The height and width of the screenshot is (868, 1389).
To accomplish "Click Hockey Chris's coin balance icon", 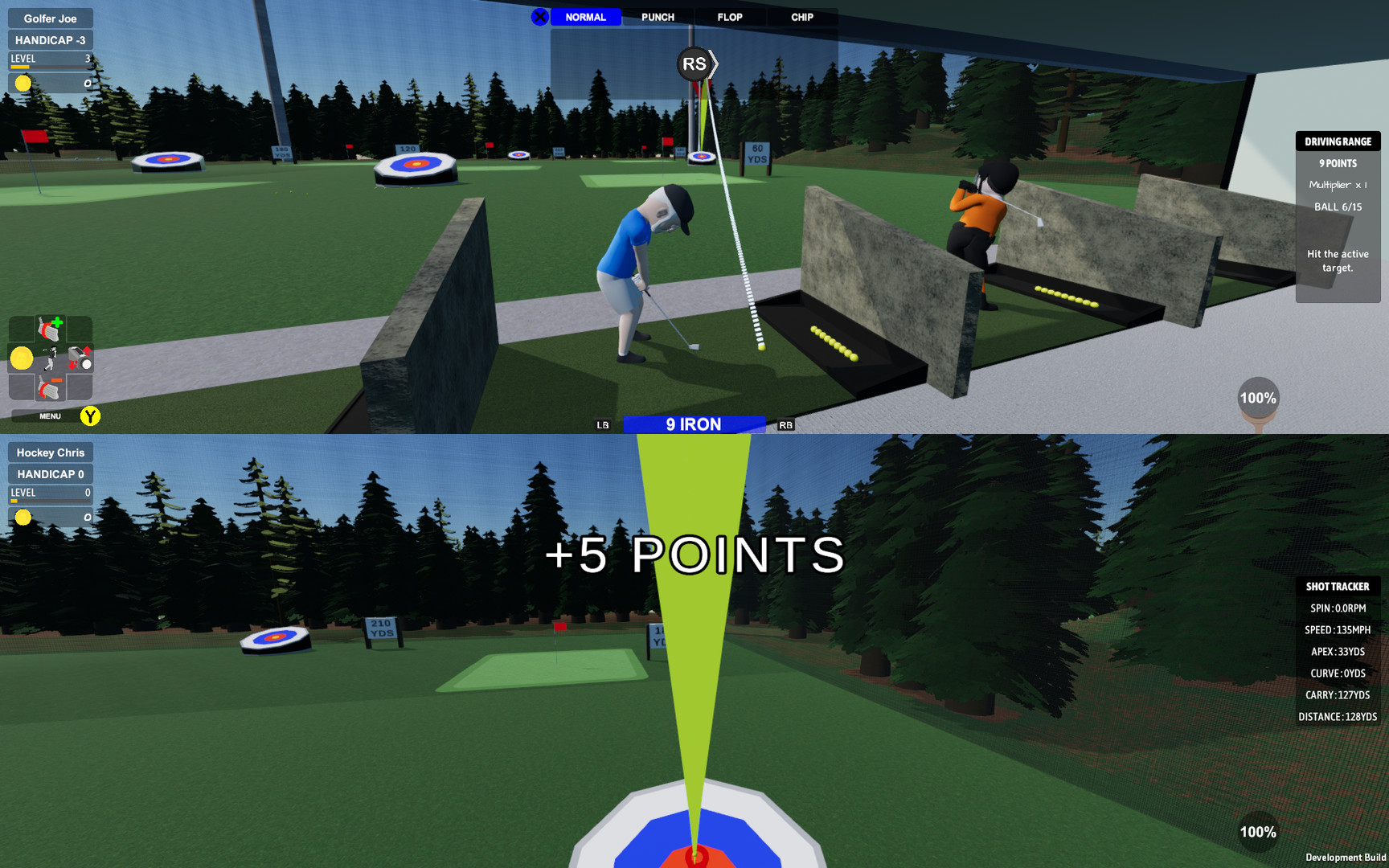I will click(23, 518).
